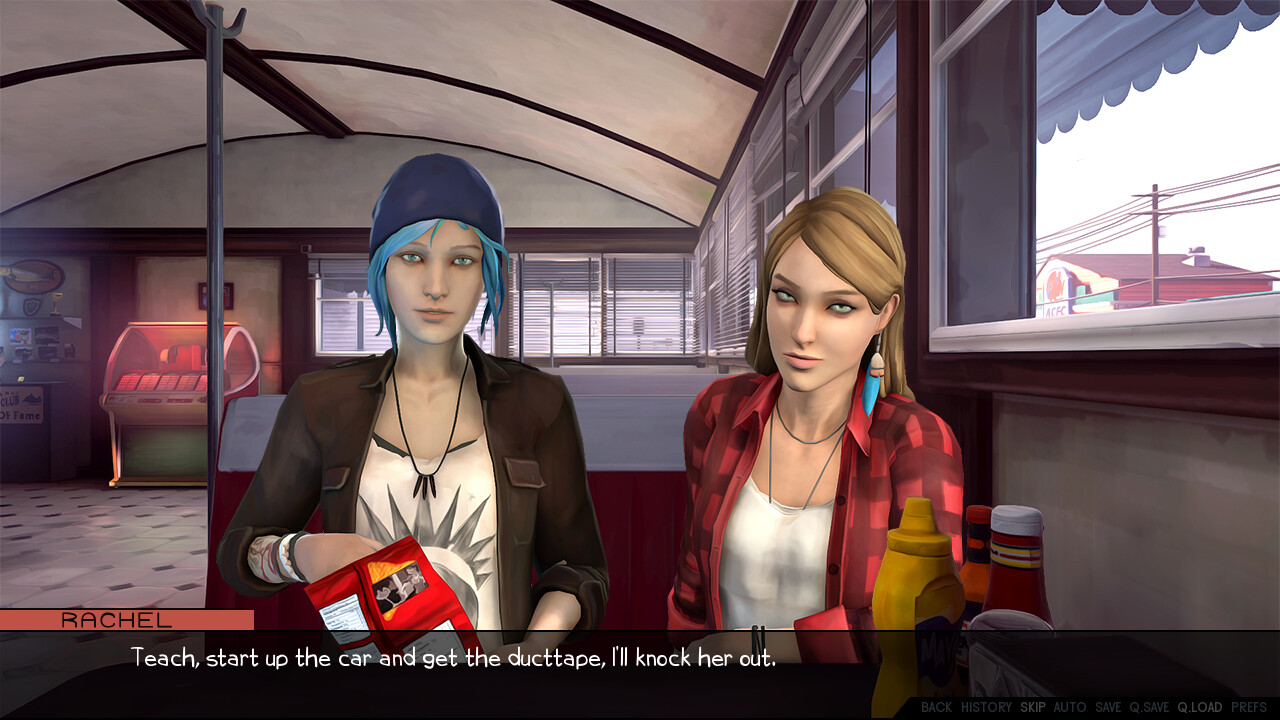1280x720 pixels.
Task: Quick load with Q.LOAD
Action: pyautogui.click(x=1200, y=707)
